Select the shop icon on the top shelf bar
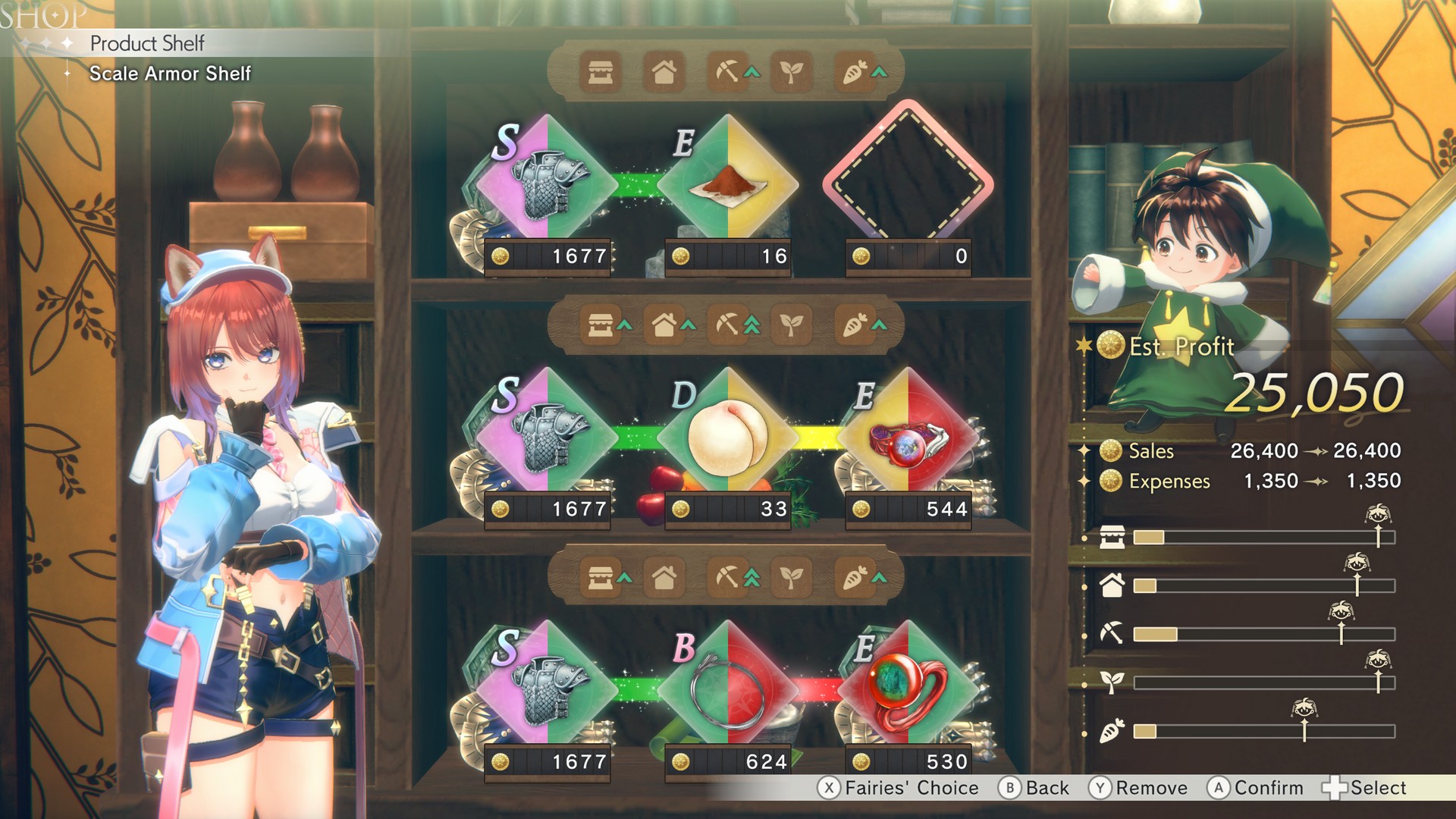This screenshot has height=819, width=1456. (x=599, y=74)
